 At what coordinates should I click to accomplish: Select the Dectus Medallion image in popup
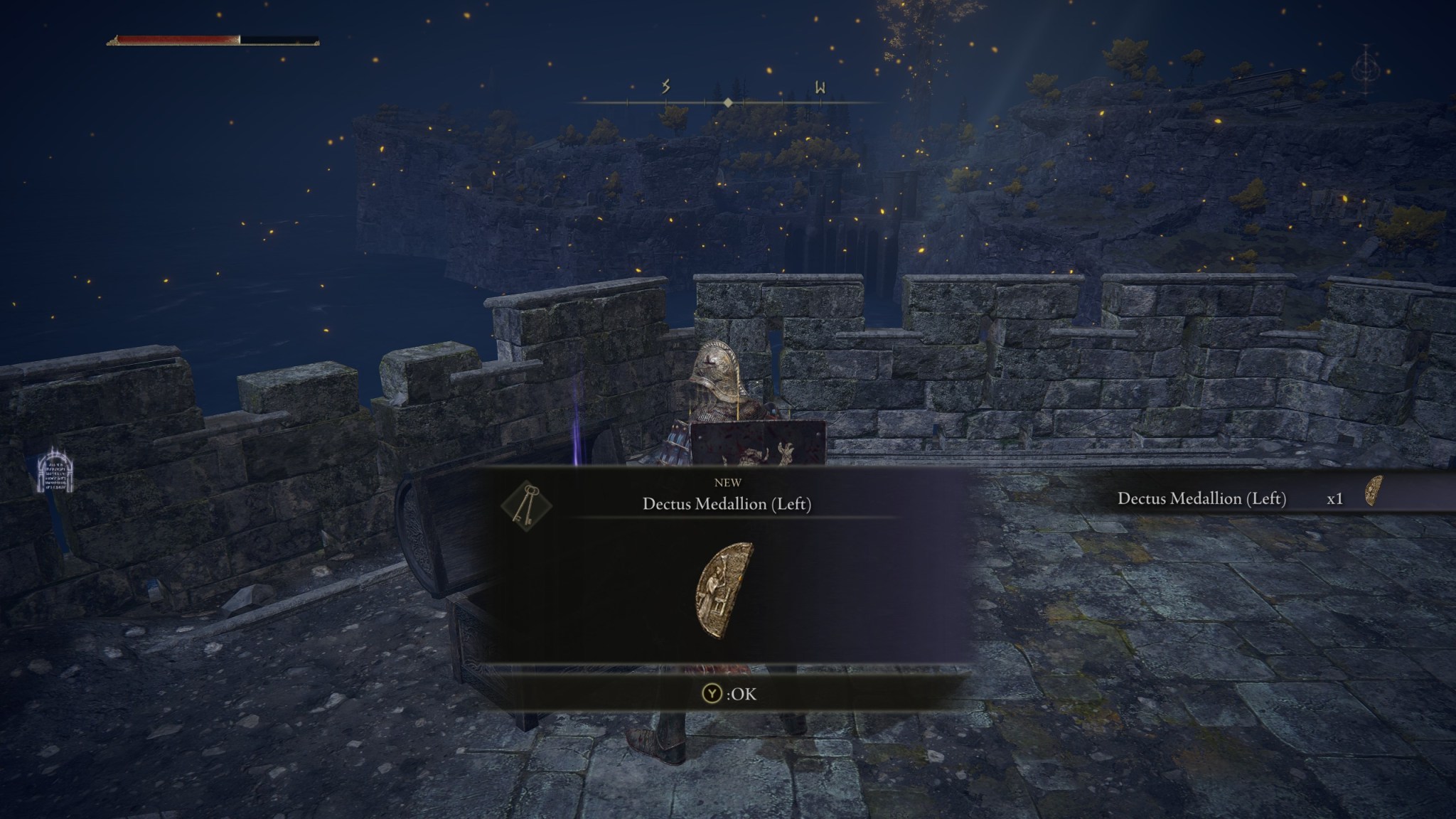coord(724,590)
